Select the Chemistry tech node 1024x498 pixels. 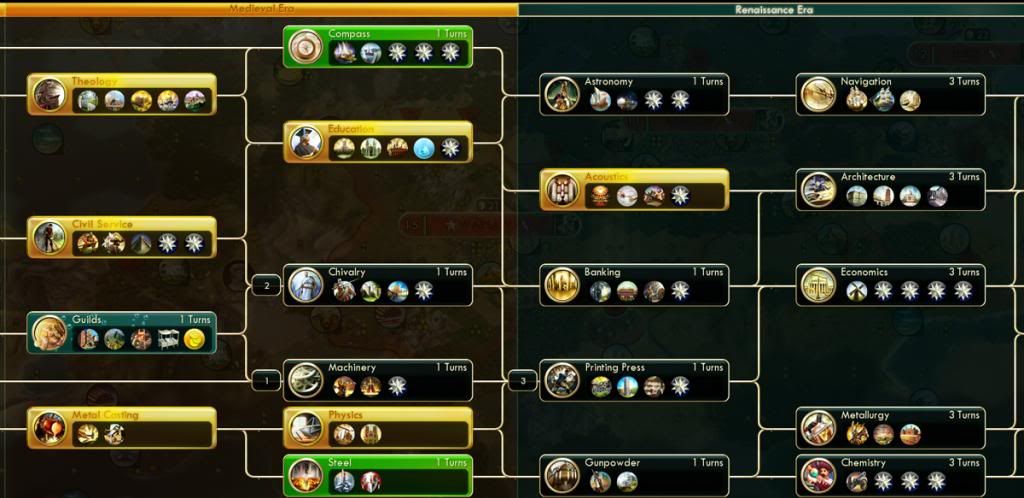pos(891,475)
